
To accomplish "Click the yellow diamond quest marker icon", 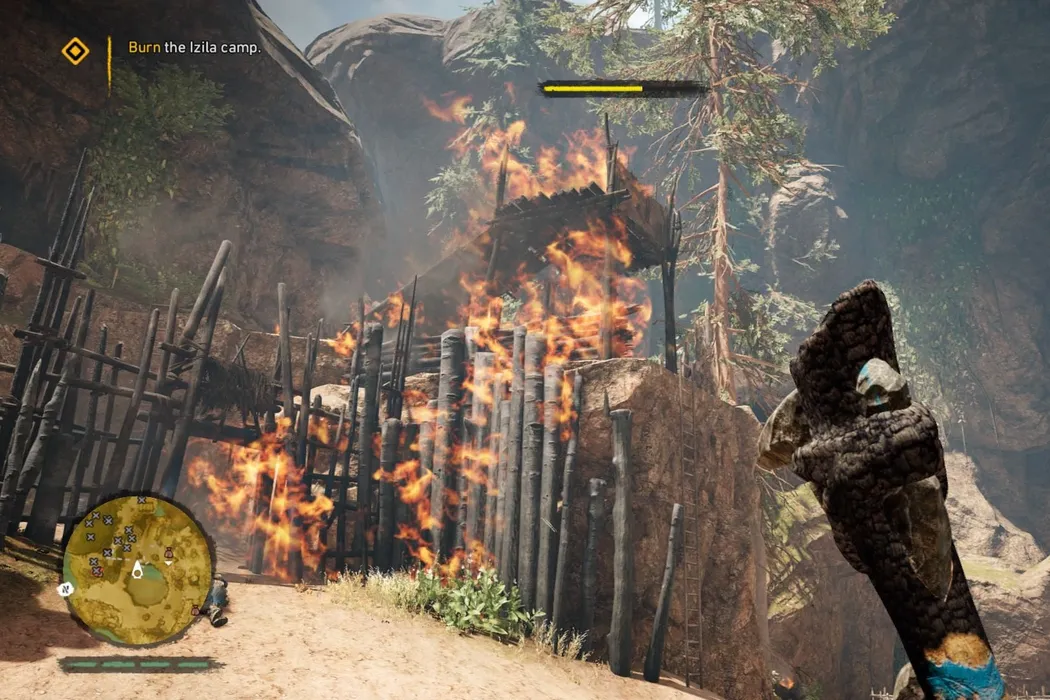I will pos(75,50).
